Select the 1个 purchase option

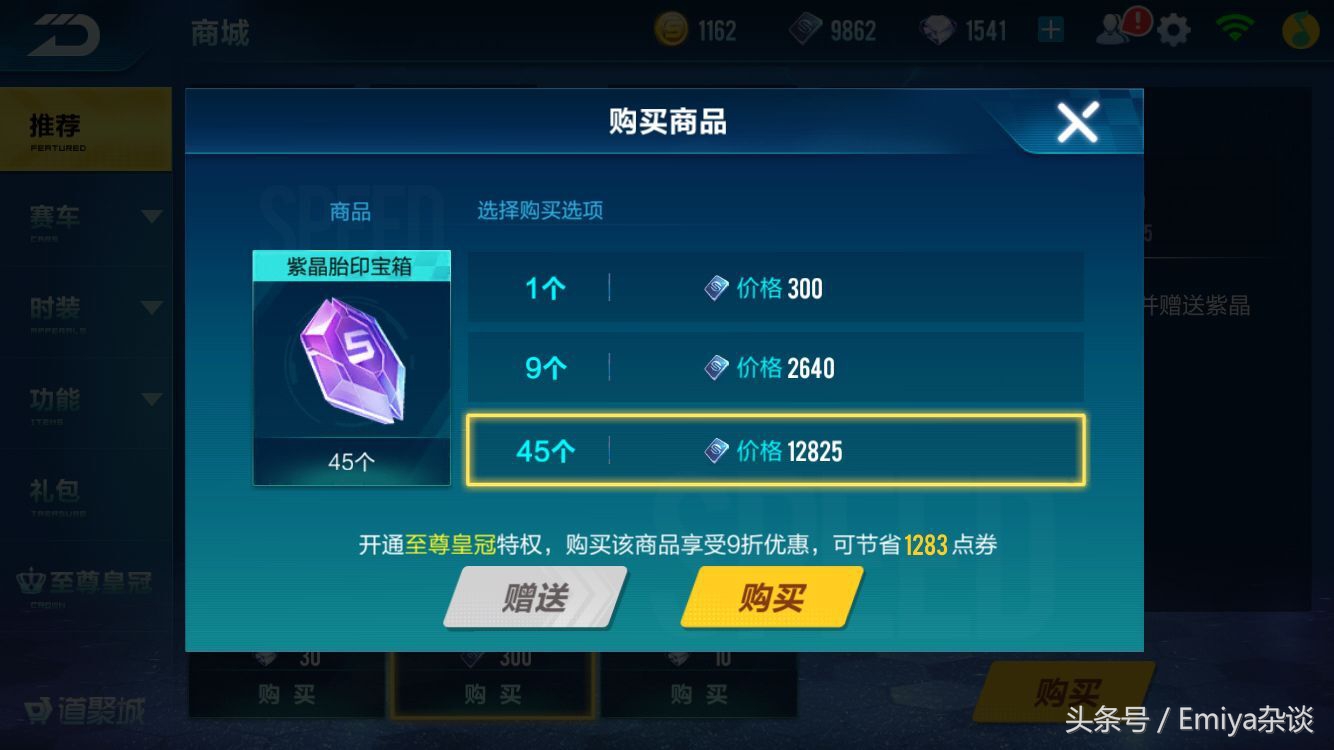point(775,288)
